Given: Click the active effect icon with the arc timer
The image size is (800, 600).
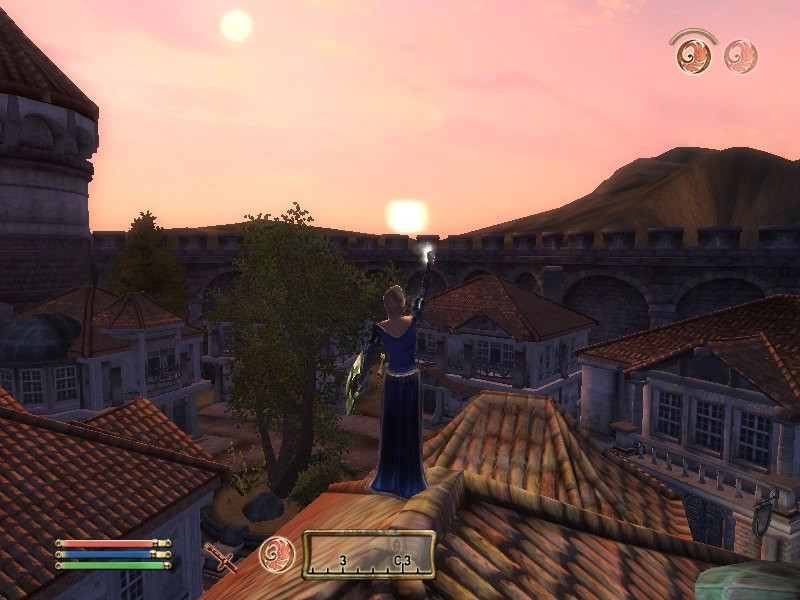Looking at the screenshot, I should (x=693, y=54).
